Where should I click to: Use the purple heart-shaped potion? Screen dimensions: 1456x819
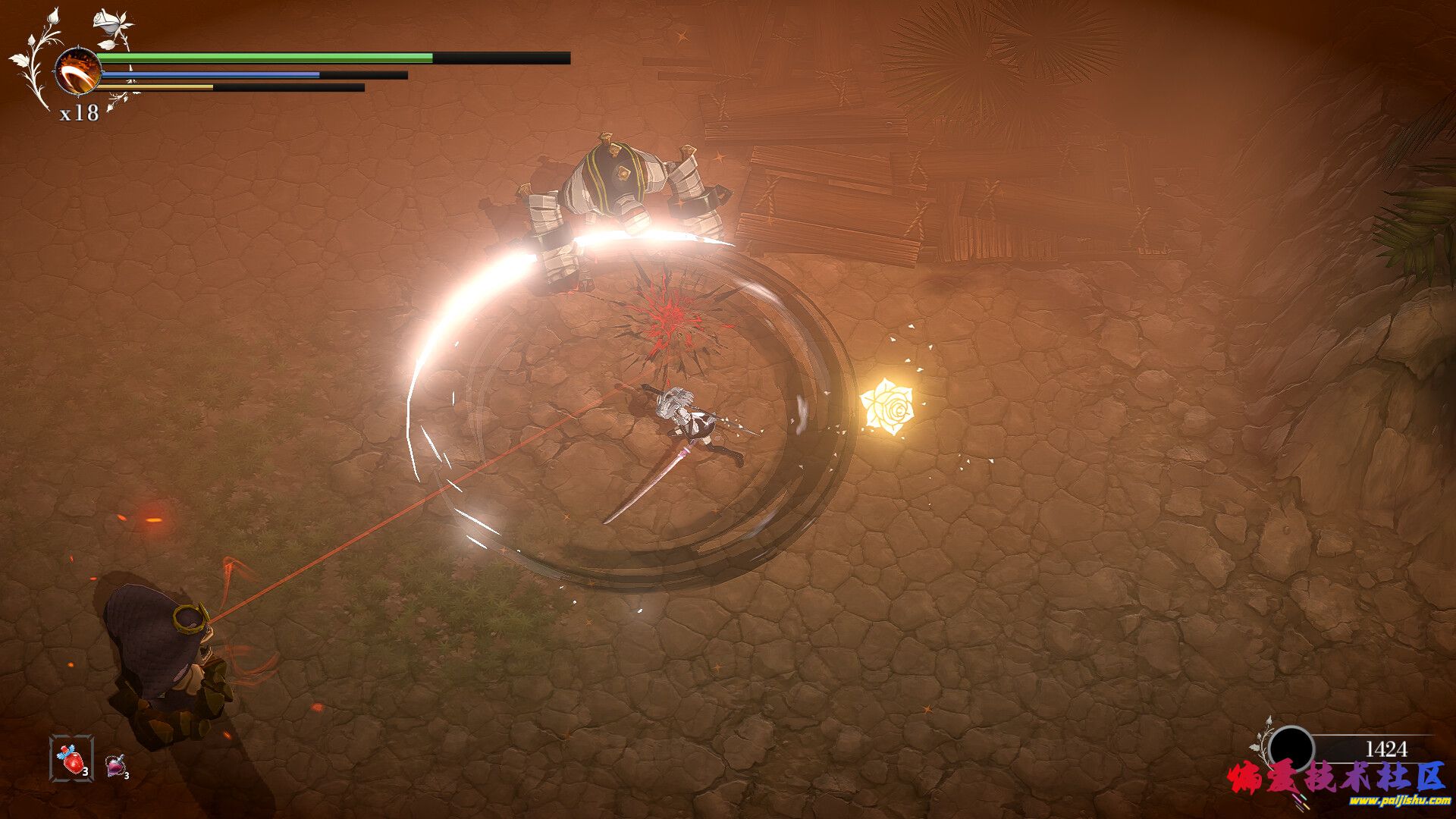click(115, 764)
